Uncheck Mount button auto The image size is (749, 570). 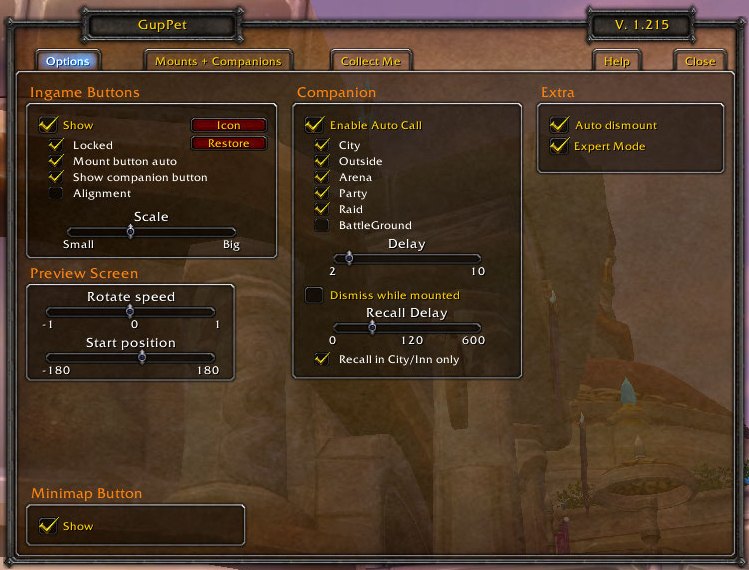(x=57, y=161)
